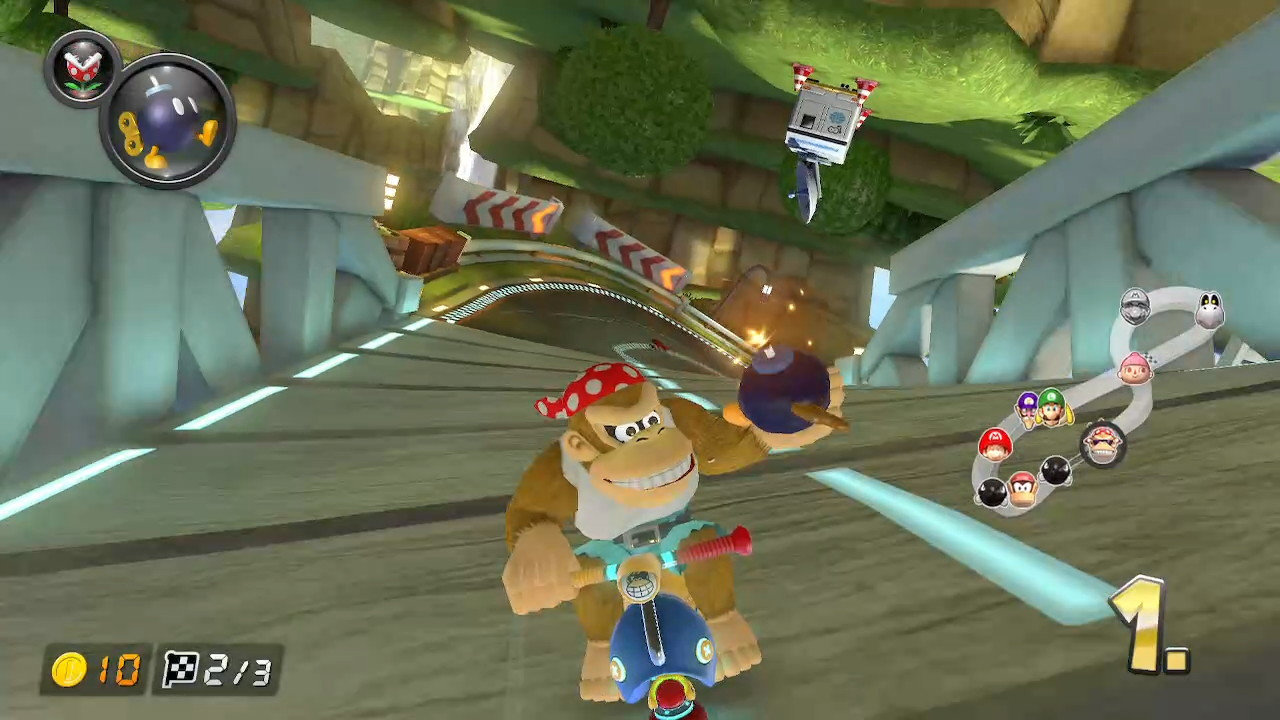
Task: Click Metal Mario's icon on the minimap
Action: click(x=1134, y=306)
